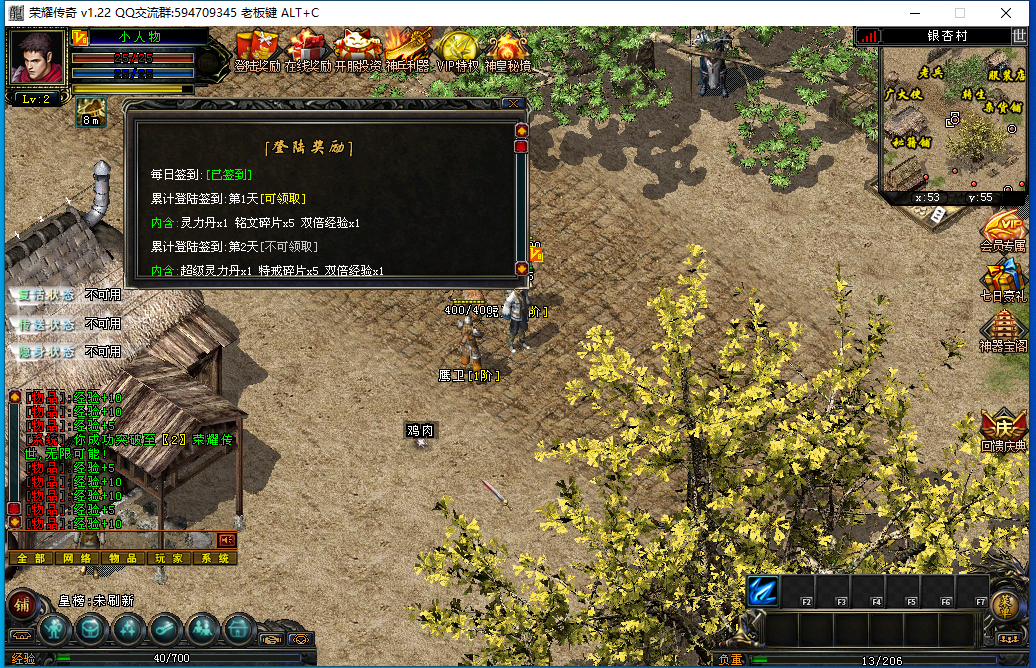Select the blue slash skill slot
Screen dimensions: 1036x668
click(x=763, y=591)
